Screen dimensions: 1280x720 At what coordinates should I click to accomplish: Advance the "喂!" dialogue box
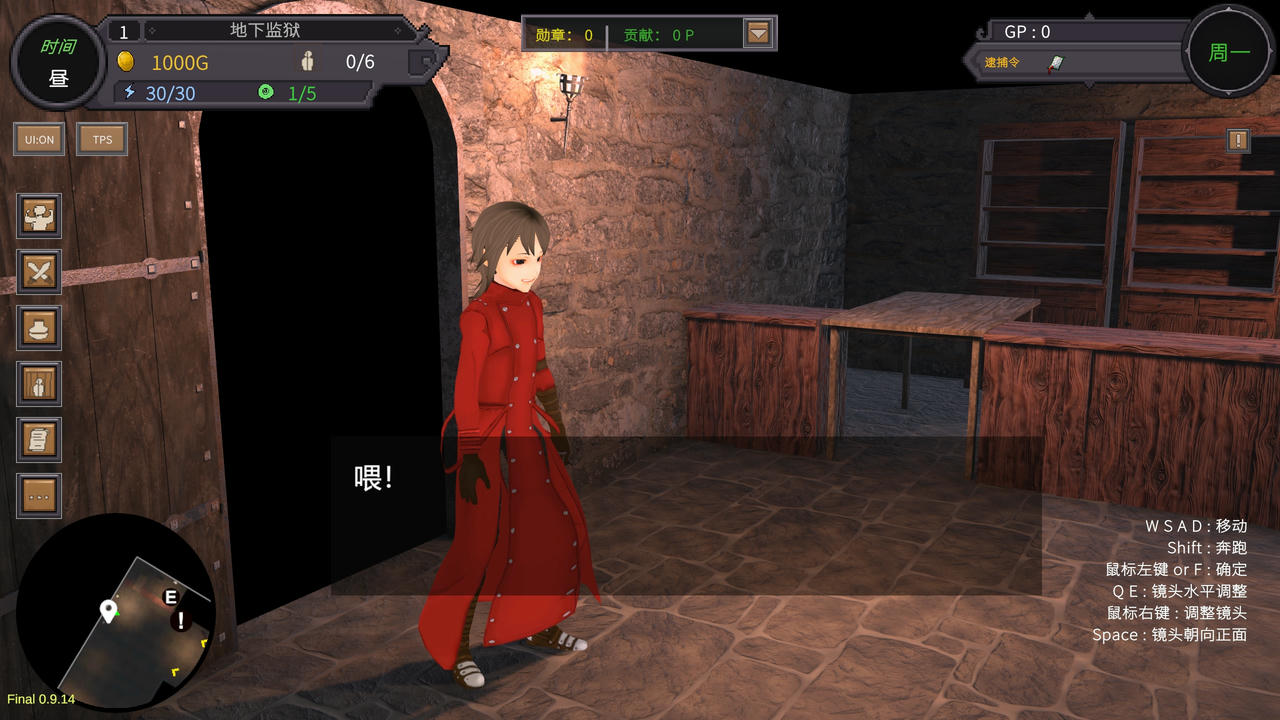(686, 515)
